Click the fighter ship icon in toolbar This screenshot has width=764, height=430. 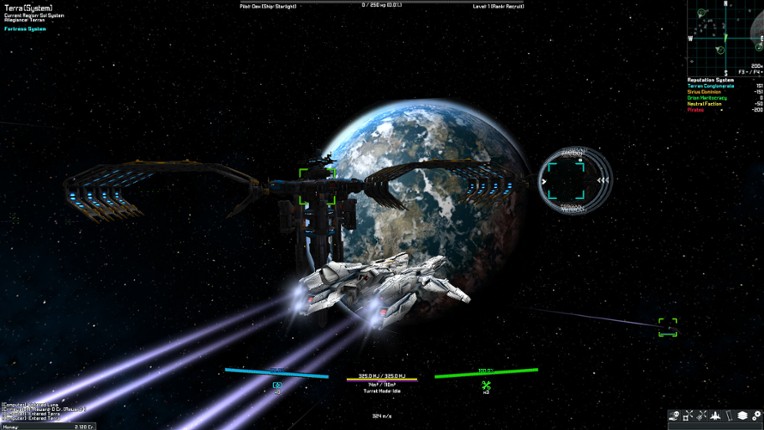(x=715, y=416)
